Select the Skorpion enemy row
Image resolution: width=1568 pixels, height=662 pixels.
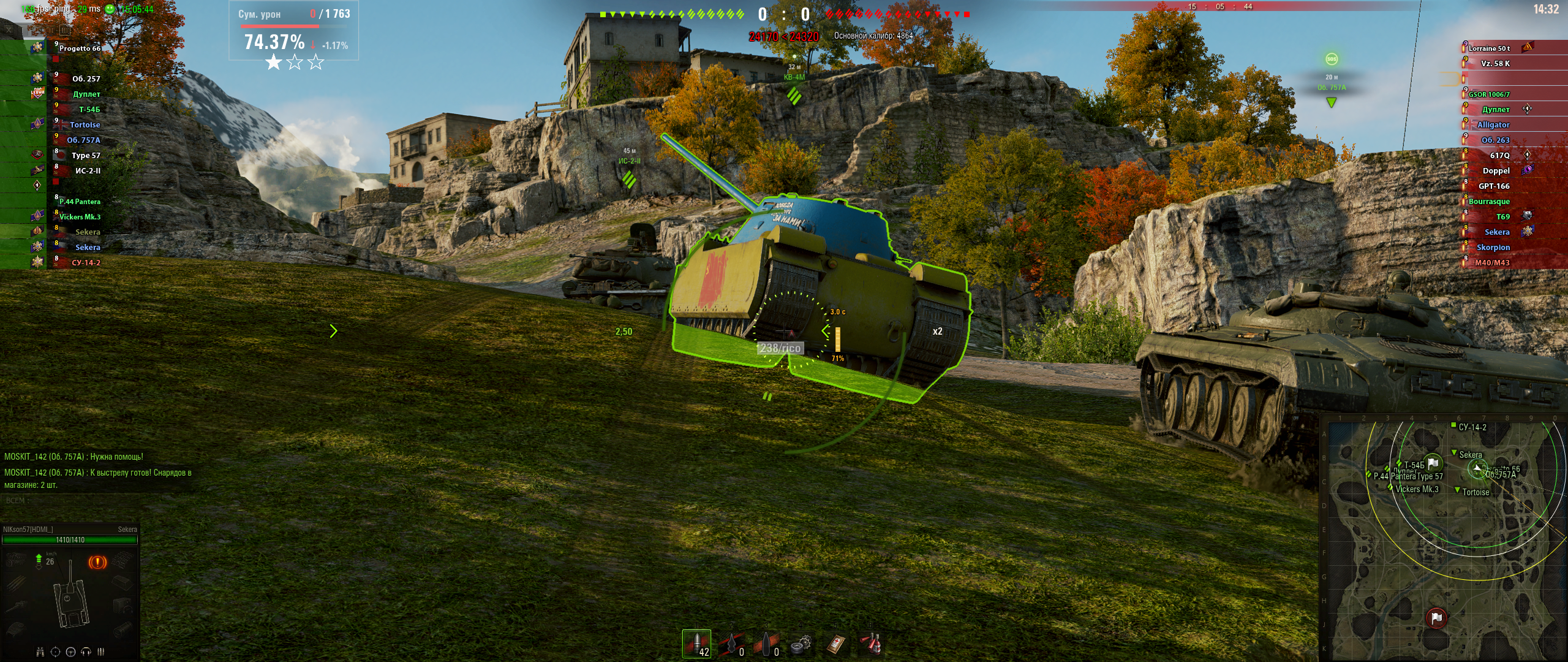click(x=1493, y=248)
